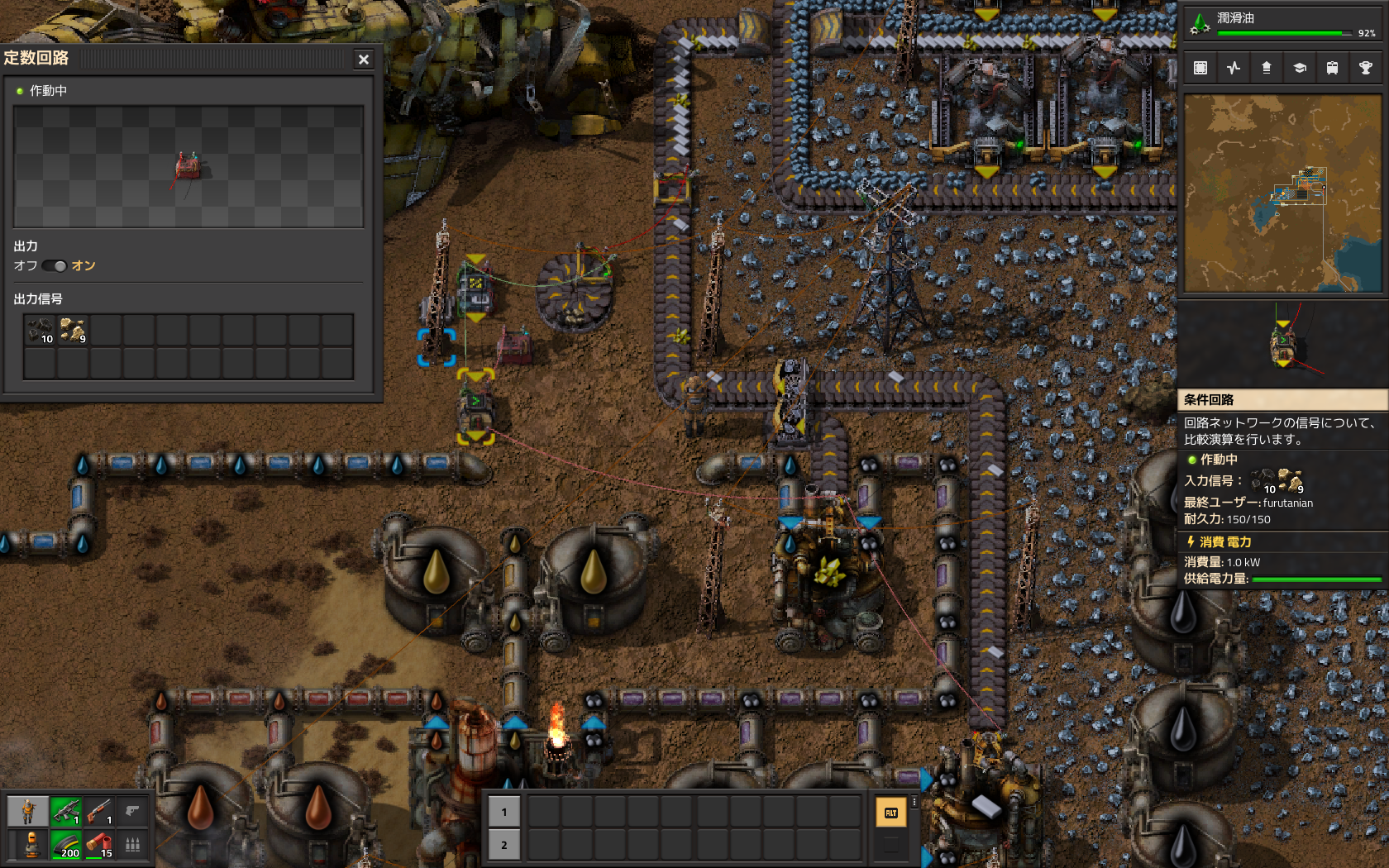This screenshot has height=868, width=1389.
Task: Click the minimap
Action: (1282, 193)
